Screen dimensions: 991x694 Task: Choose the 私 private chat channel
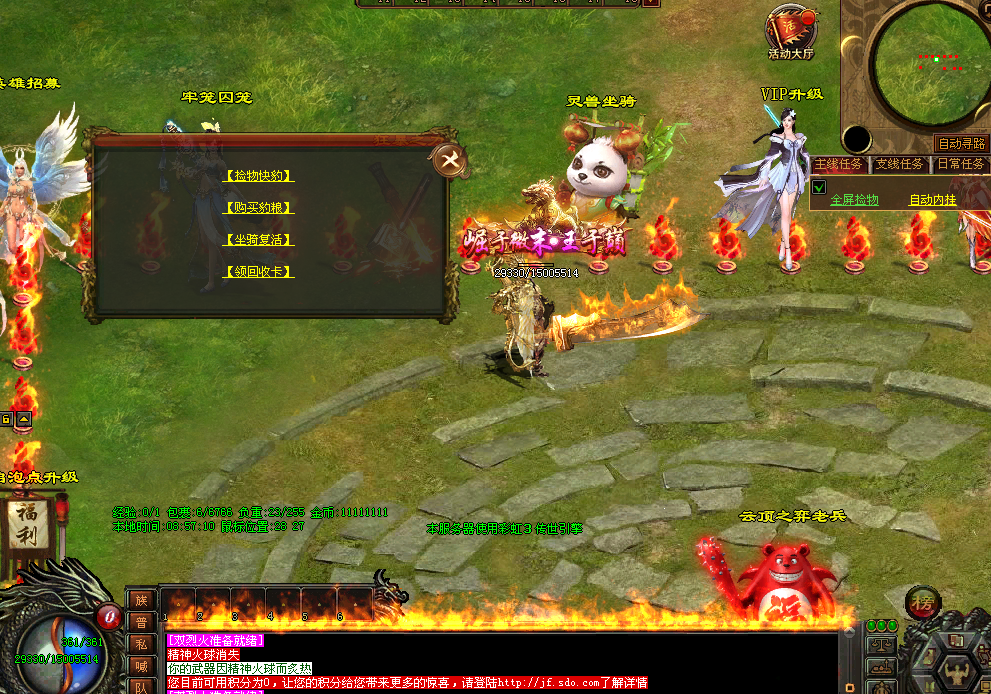coord(140,642)
